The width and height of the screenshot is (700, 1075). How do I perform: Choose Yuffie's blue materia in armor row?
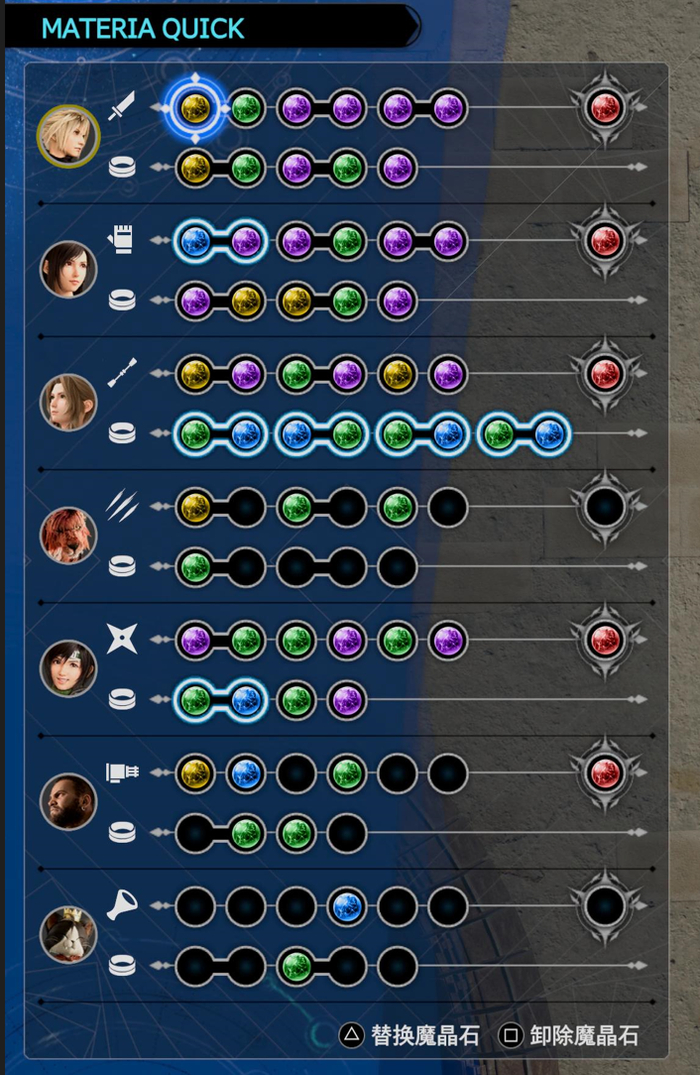click(x=246, y=700)
